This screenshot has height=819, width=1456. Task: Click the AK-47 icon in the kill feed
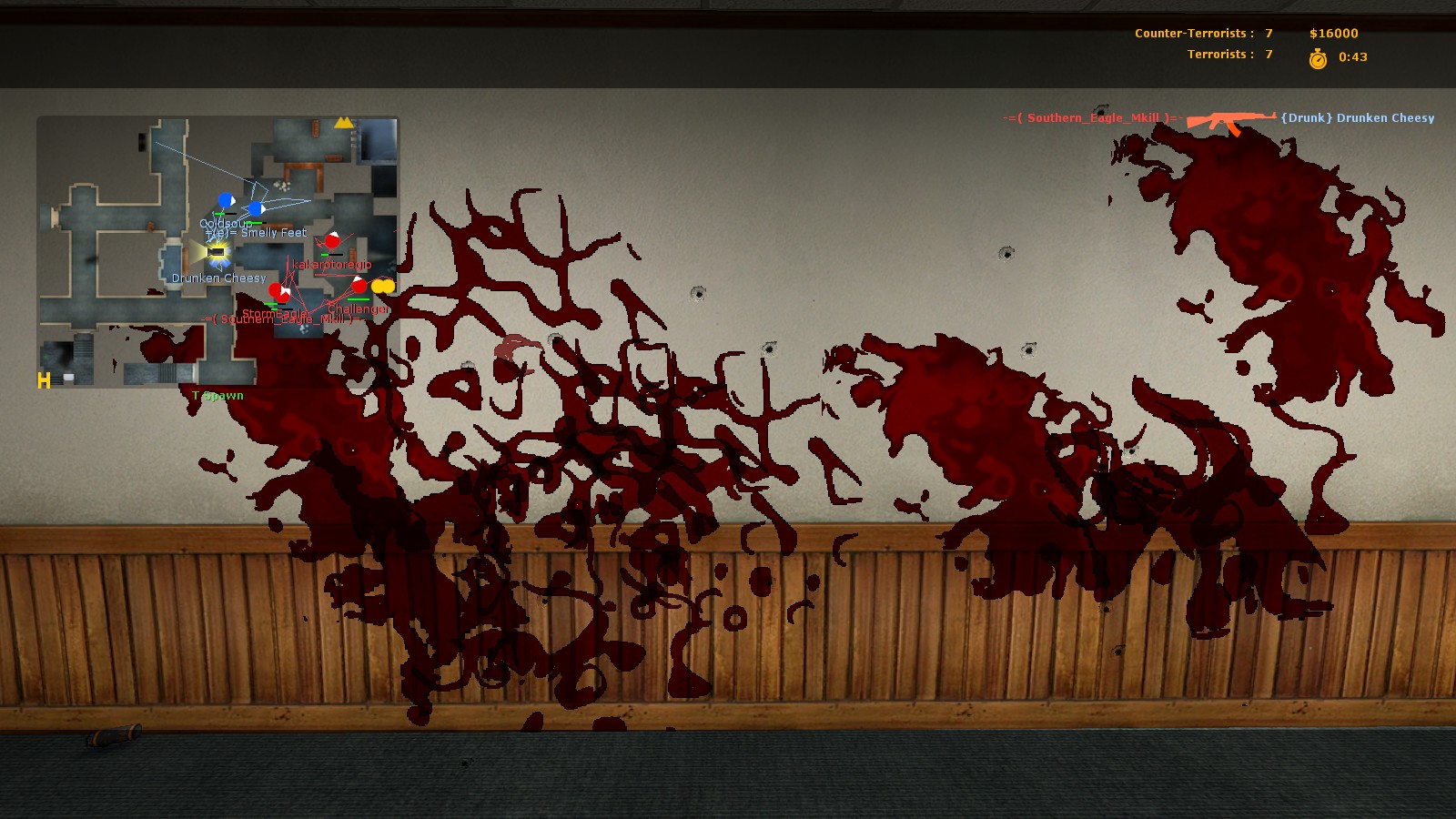1230,120
